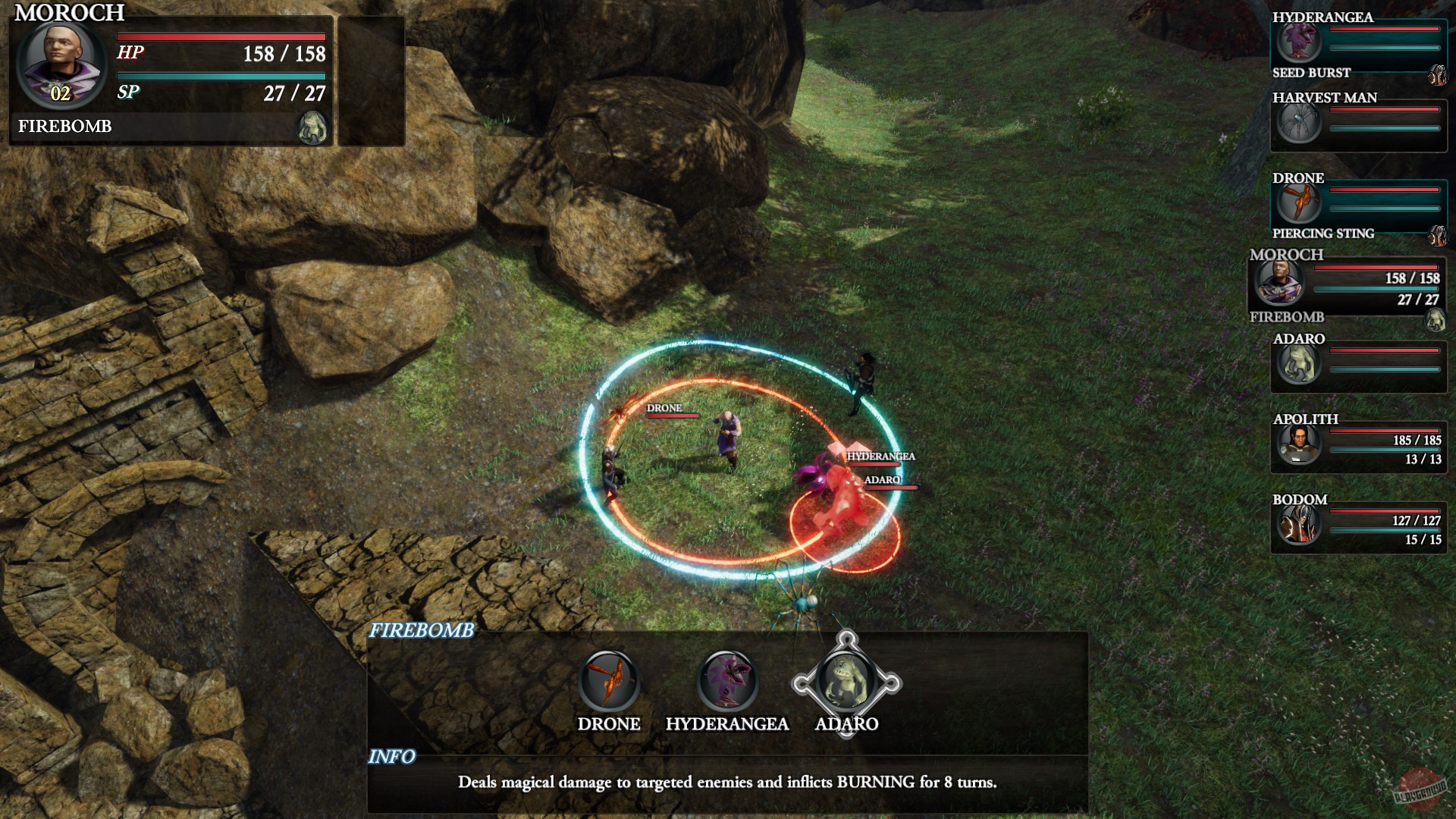Image resolution: width=1456 pixels, height=819 pixels.
Task: Select the Harvest Man spider portrait
Action: [1299, 124]
